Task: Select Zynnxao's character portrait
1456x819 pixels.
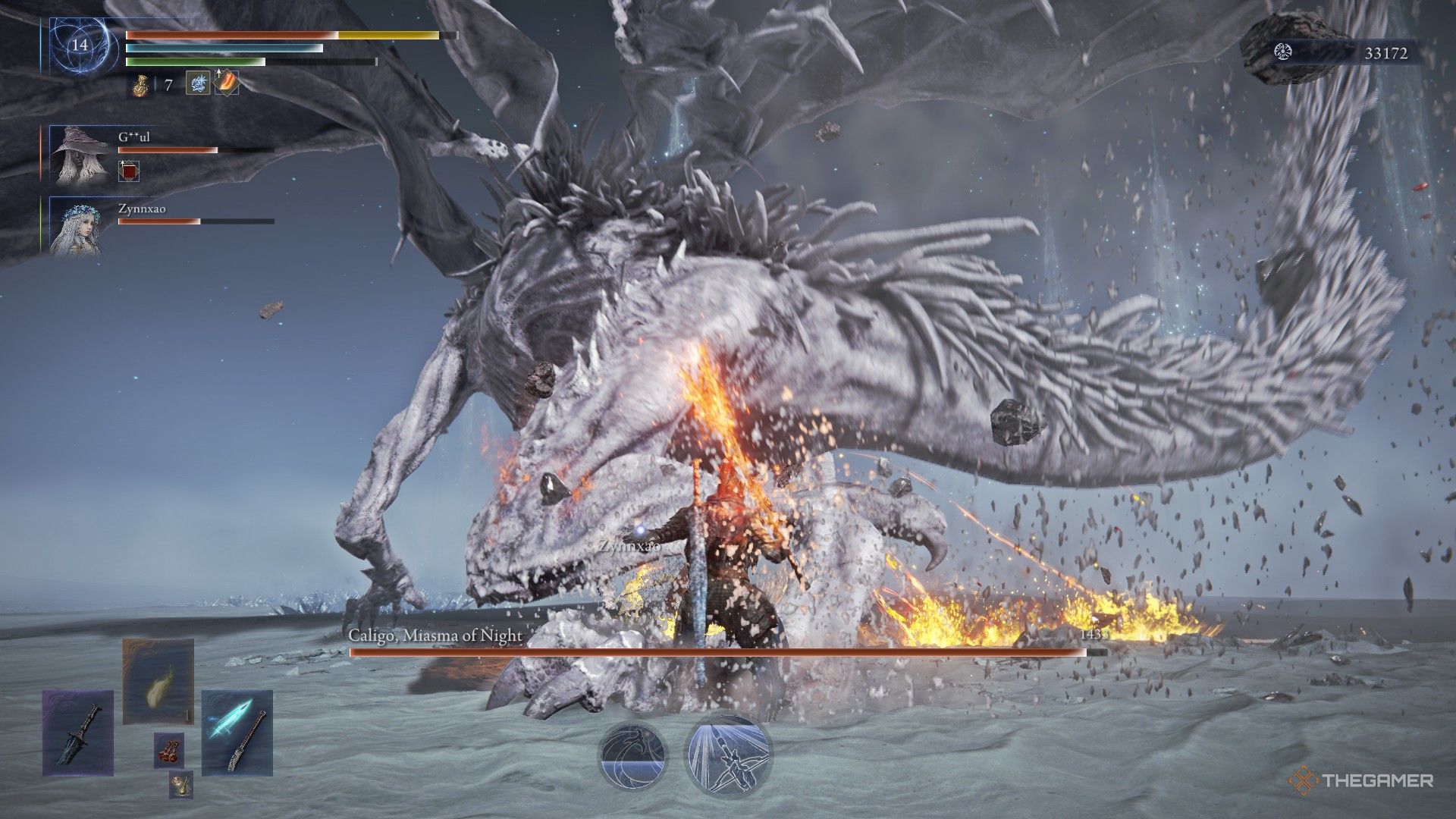Action: (x=78, y=231)
